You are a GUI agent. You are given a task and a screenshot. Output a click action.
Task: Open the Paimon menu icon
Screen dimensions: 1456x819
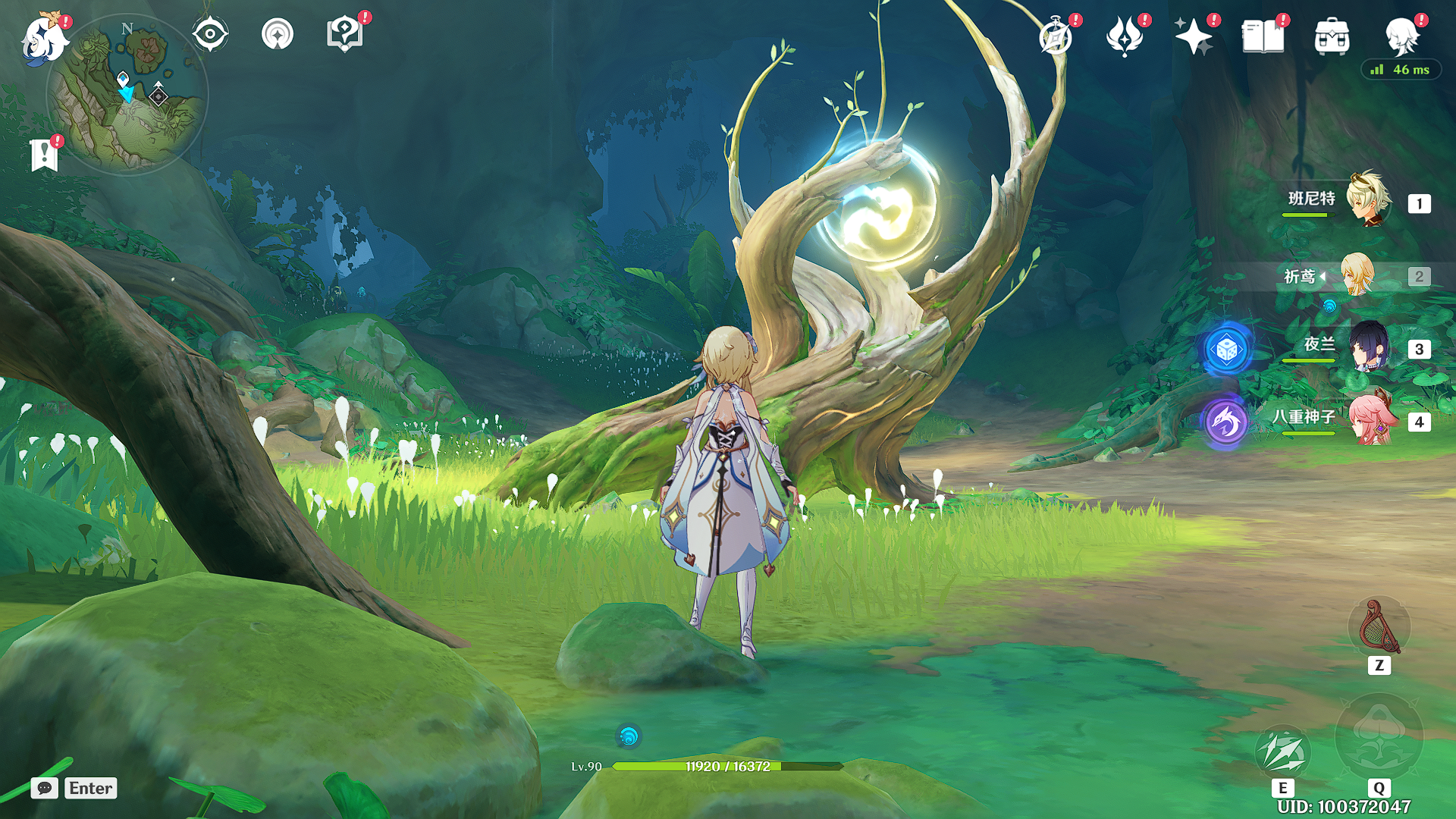pyautogui.click(x=44, y=38)
